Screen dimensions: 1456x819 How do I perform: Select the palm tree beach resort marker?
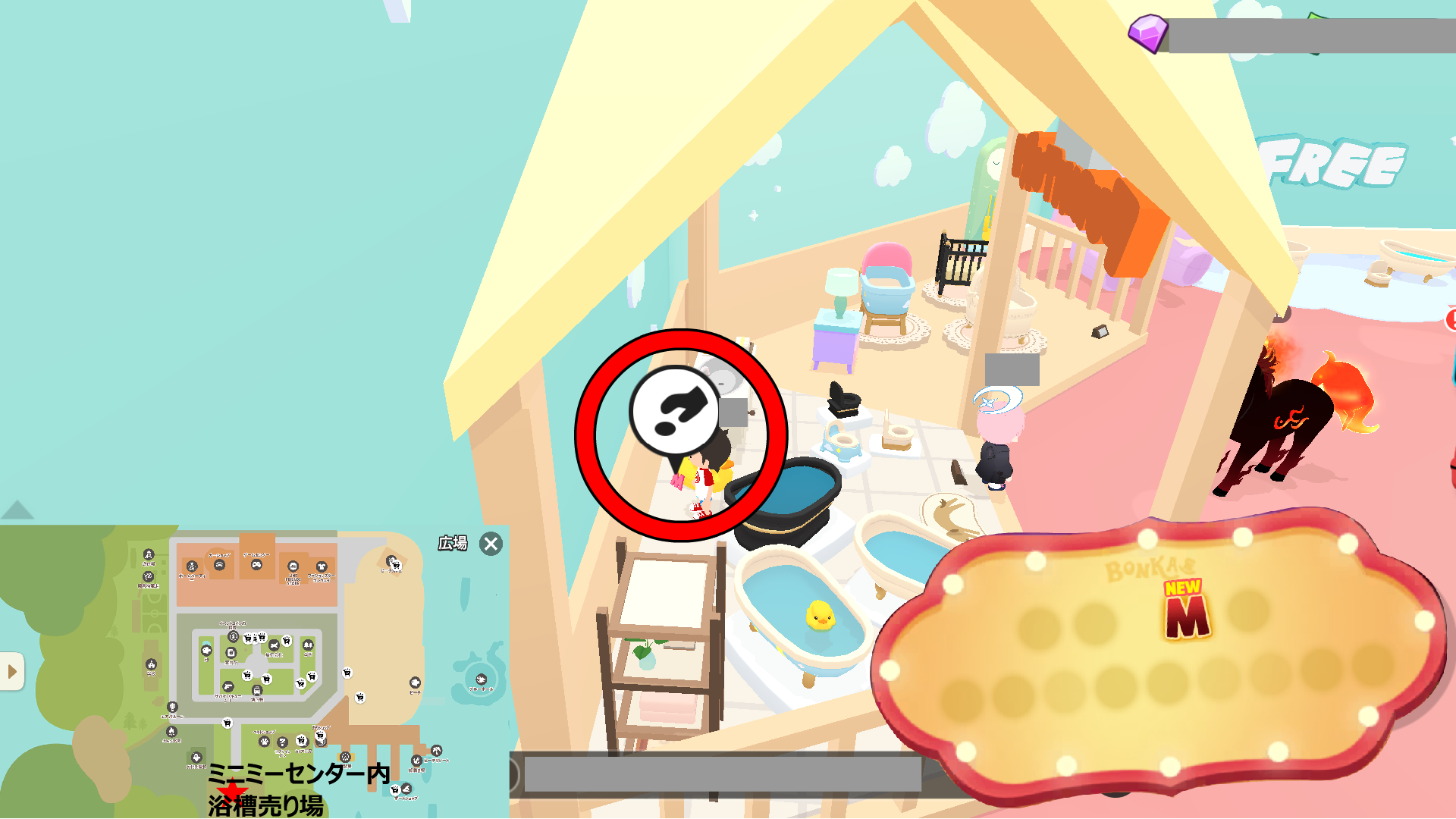point(436,751)
